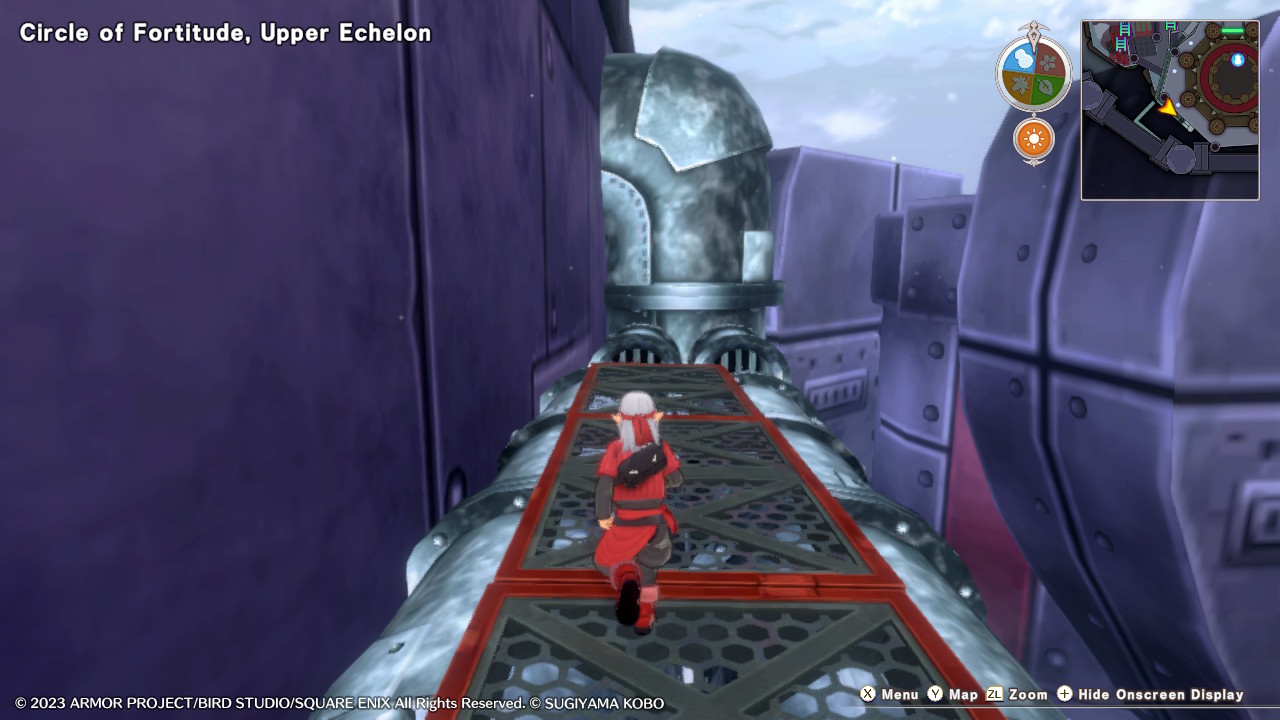Click the X button icon beside Menu
This screenshot has width=1280, height=720.
866,694
